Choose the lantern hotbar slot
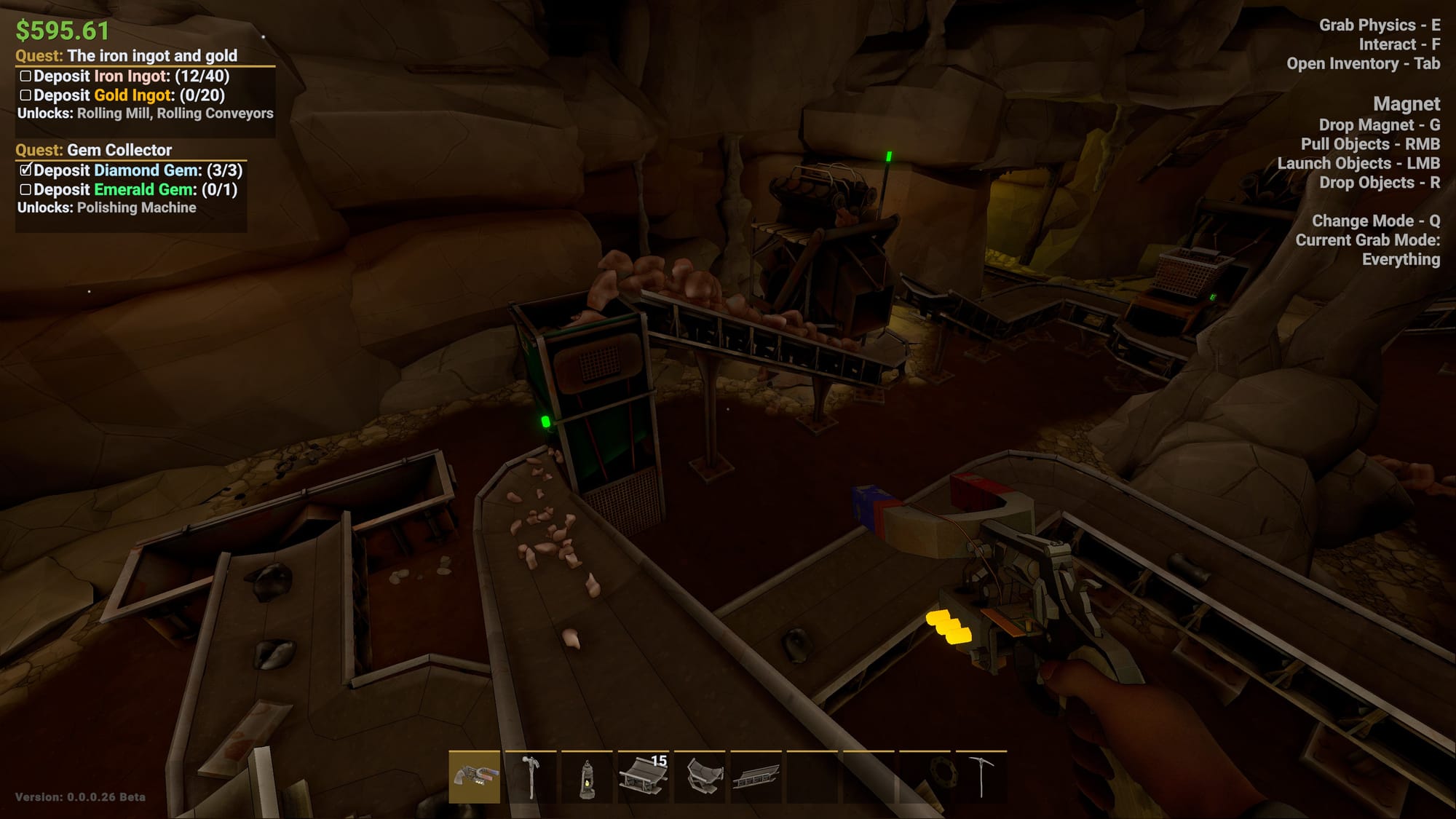This screenshot has height=819, width=1456. click(x=587, y=777)
